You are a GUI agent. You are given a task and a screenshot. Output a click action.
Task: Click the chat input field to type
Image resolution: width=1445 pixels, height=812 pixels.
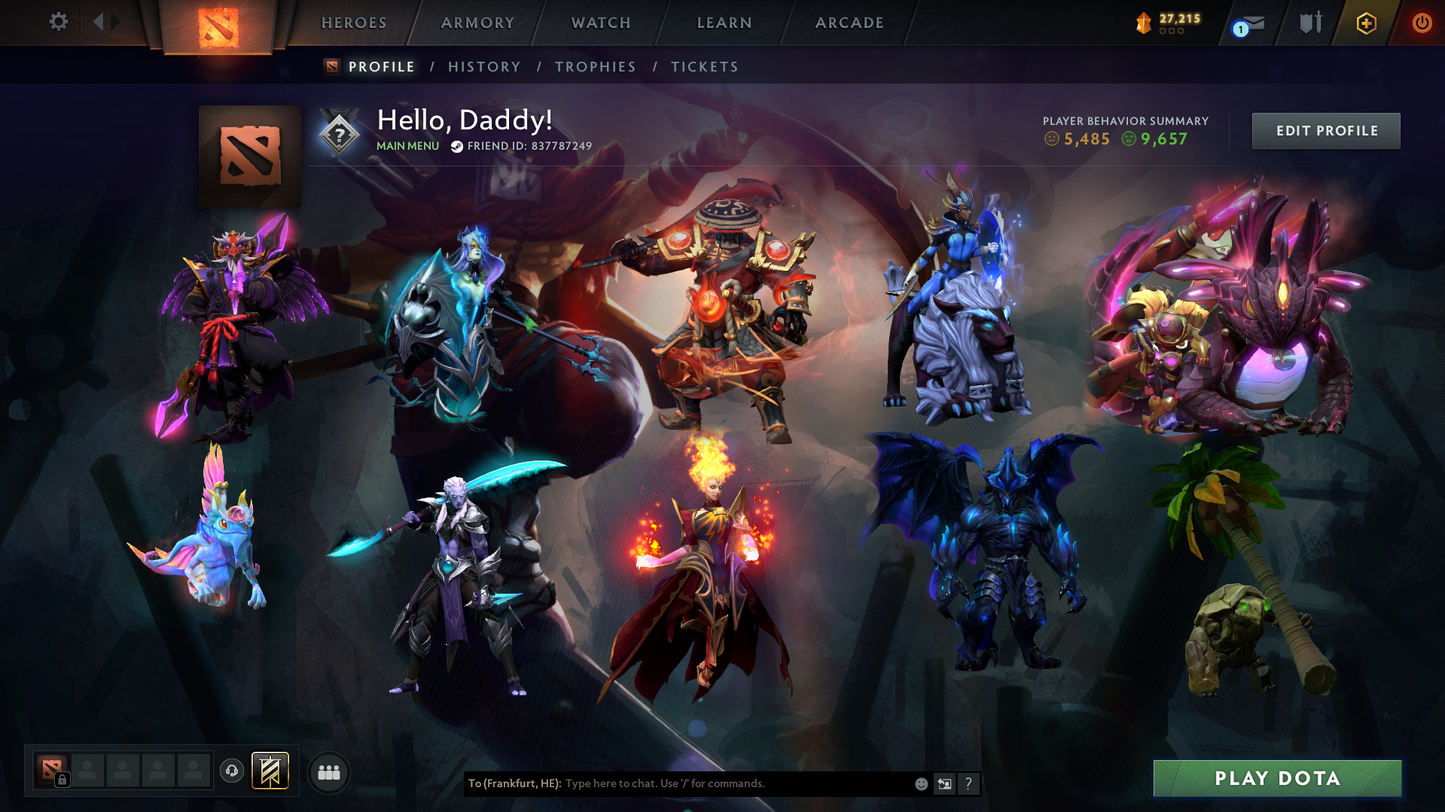click(x=700, y=784)
